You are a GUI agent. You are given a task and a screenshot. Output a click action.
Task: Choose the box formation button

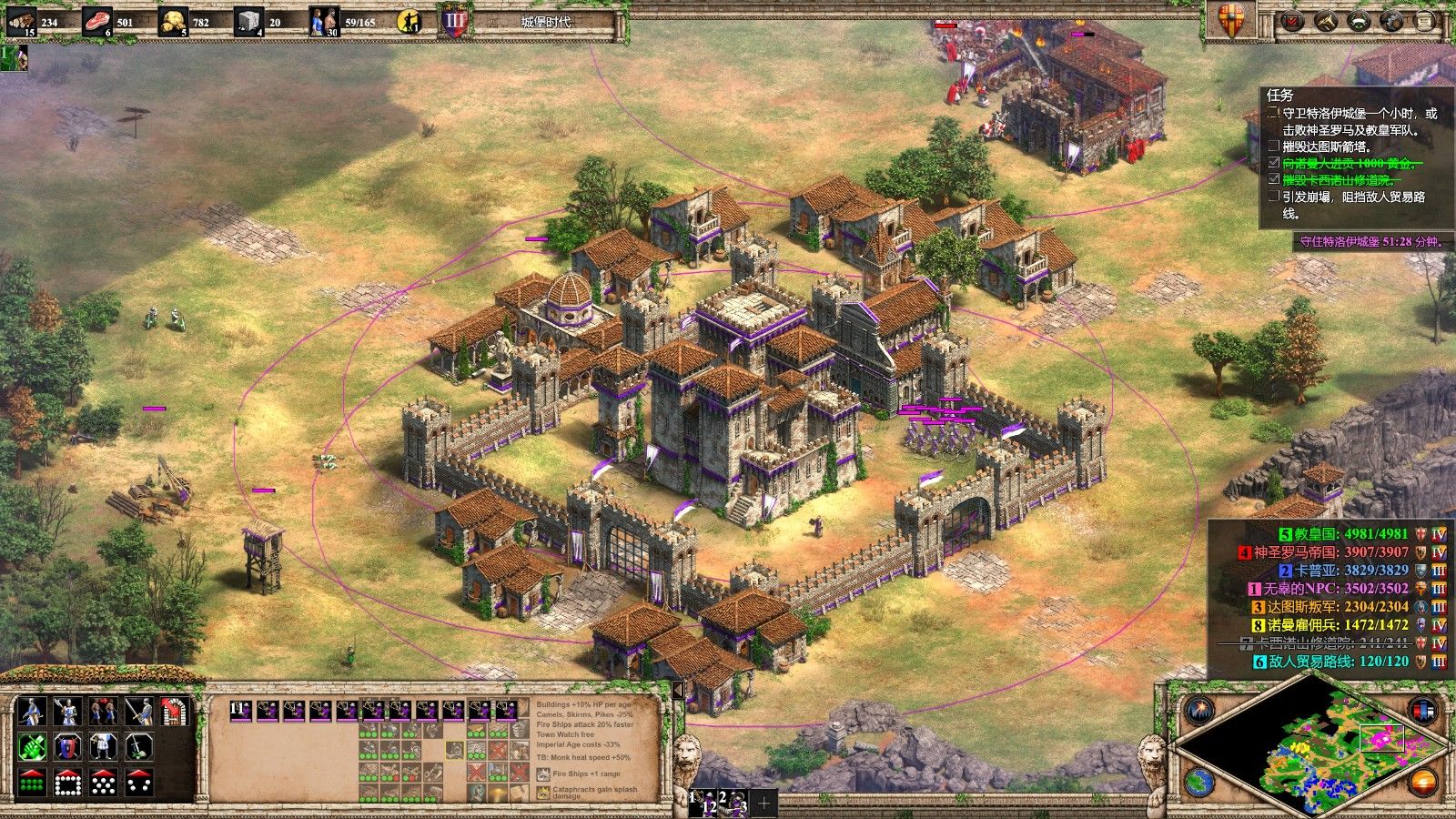pos(66,782)
